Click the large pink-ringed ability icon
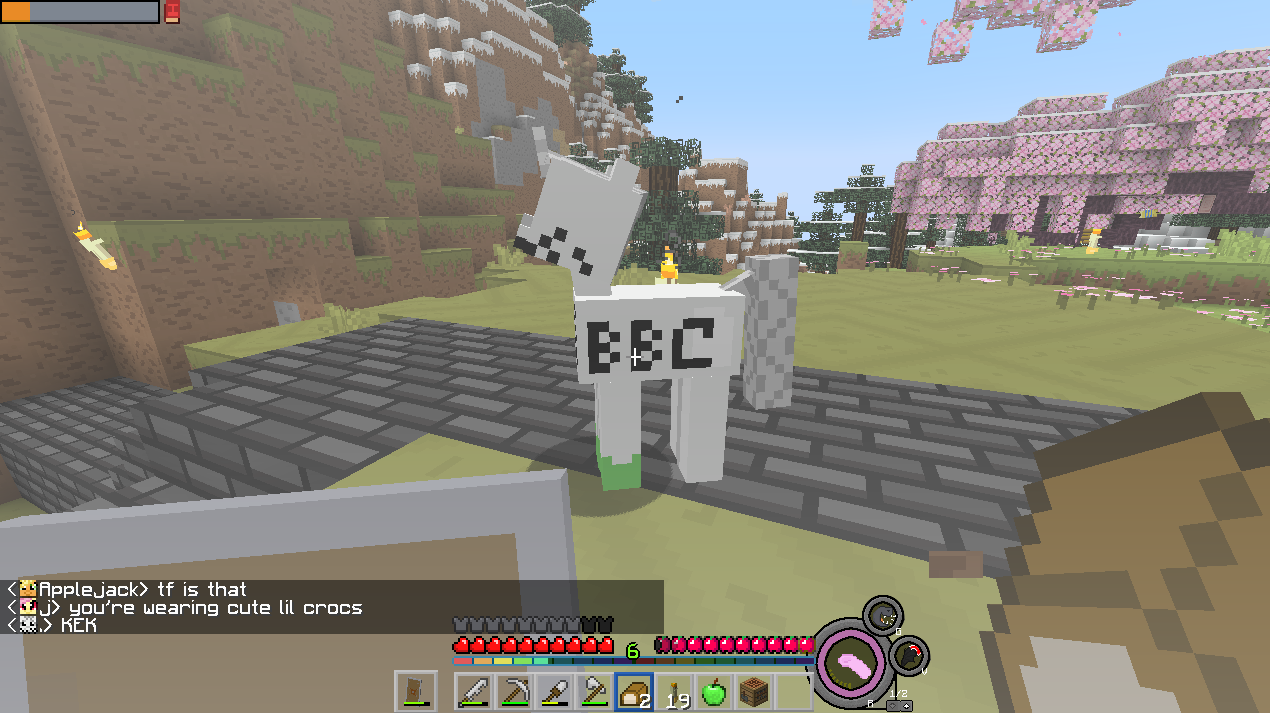1270x713 pixels. [x=851, y=661]
